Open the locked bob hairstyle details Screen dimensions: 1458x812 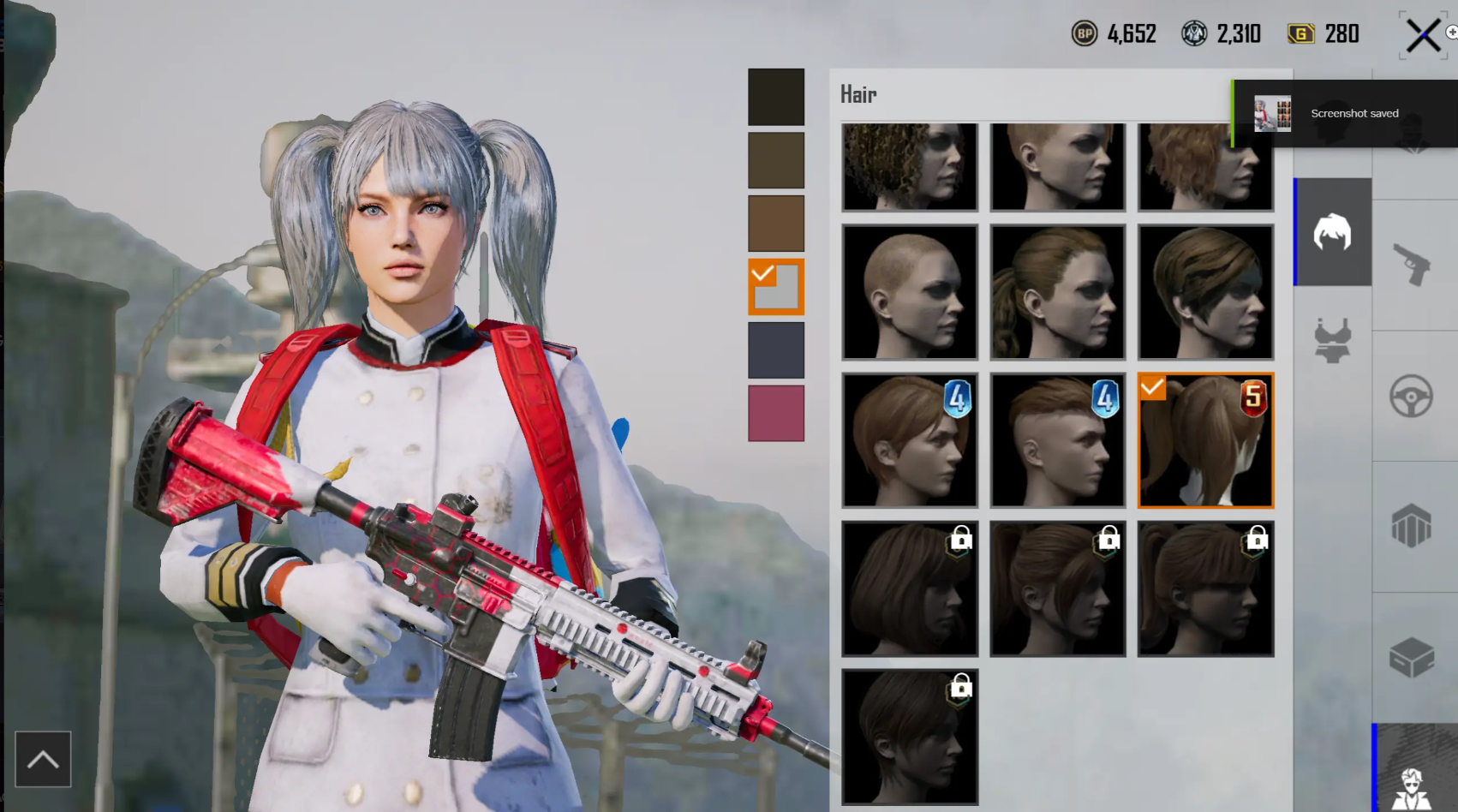tap(910, 588)
